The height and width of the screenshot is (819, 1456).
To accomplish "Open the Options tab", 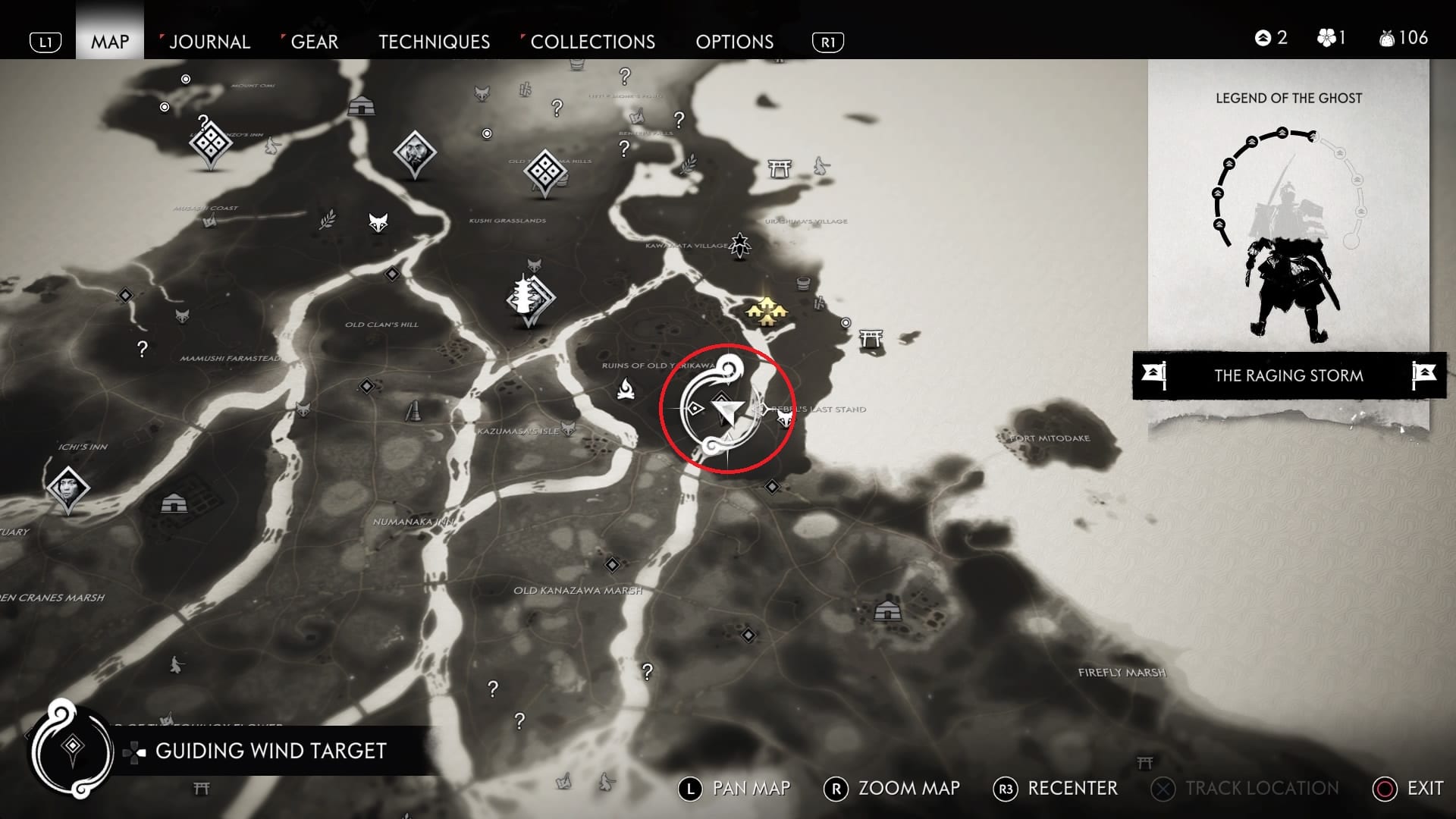I will (734, 42).
